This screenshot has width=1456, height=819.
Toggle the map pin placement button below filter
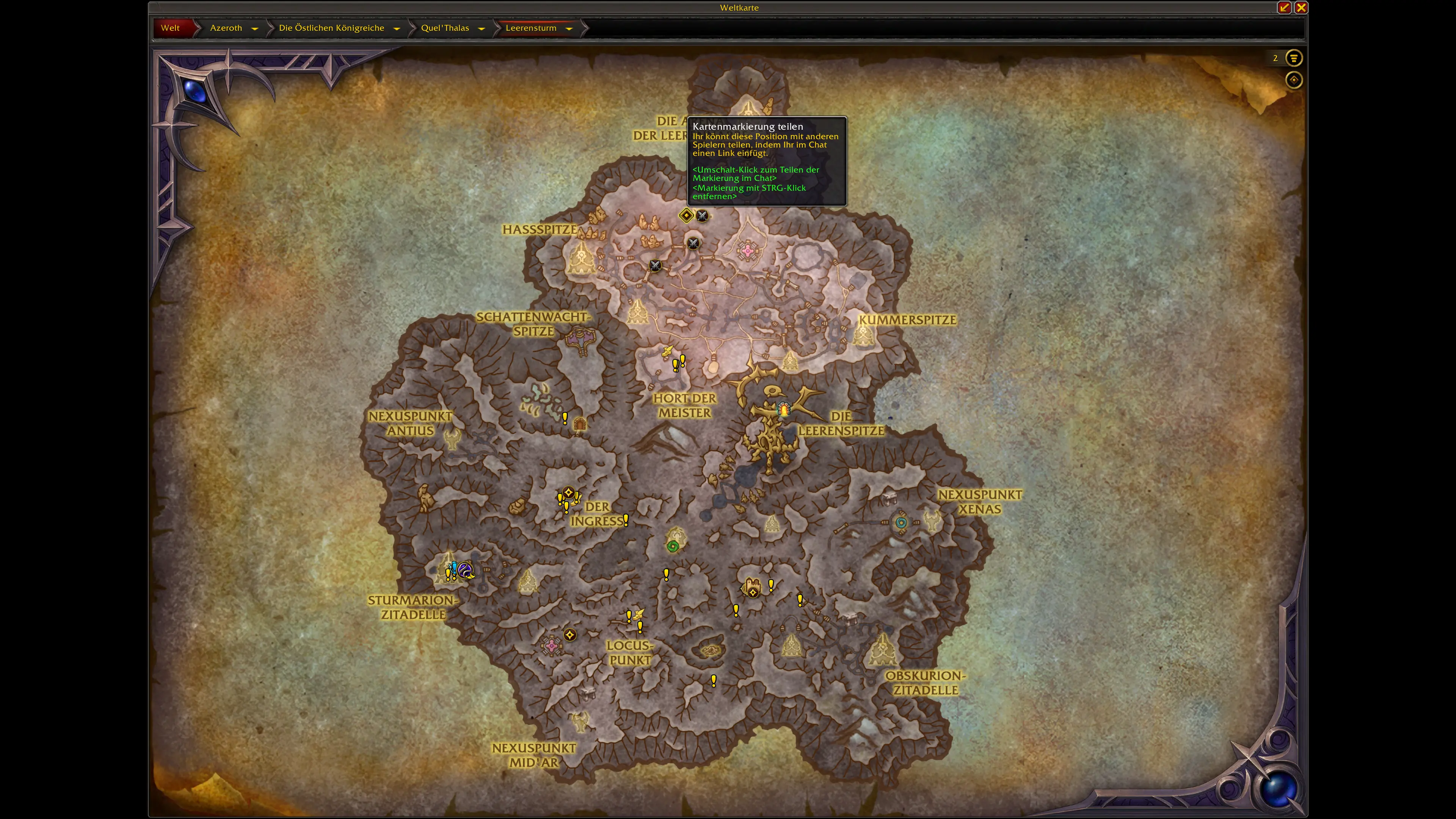(x=1294, y=80)
